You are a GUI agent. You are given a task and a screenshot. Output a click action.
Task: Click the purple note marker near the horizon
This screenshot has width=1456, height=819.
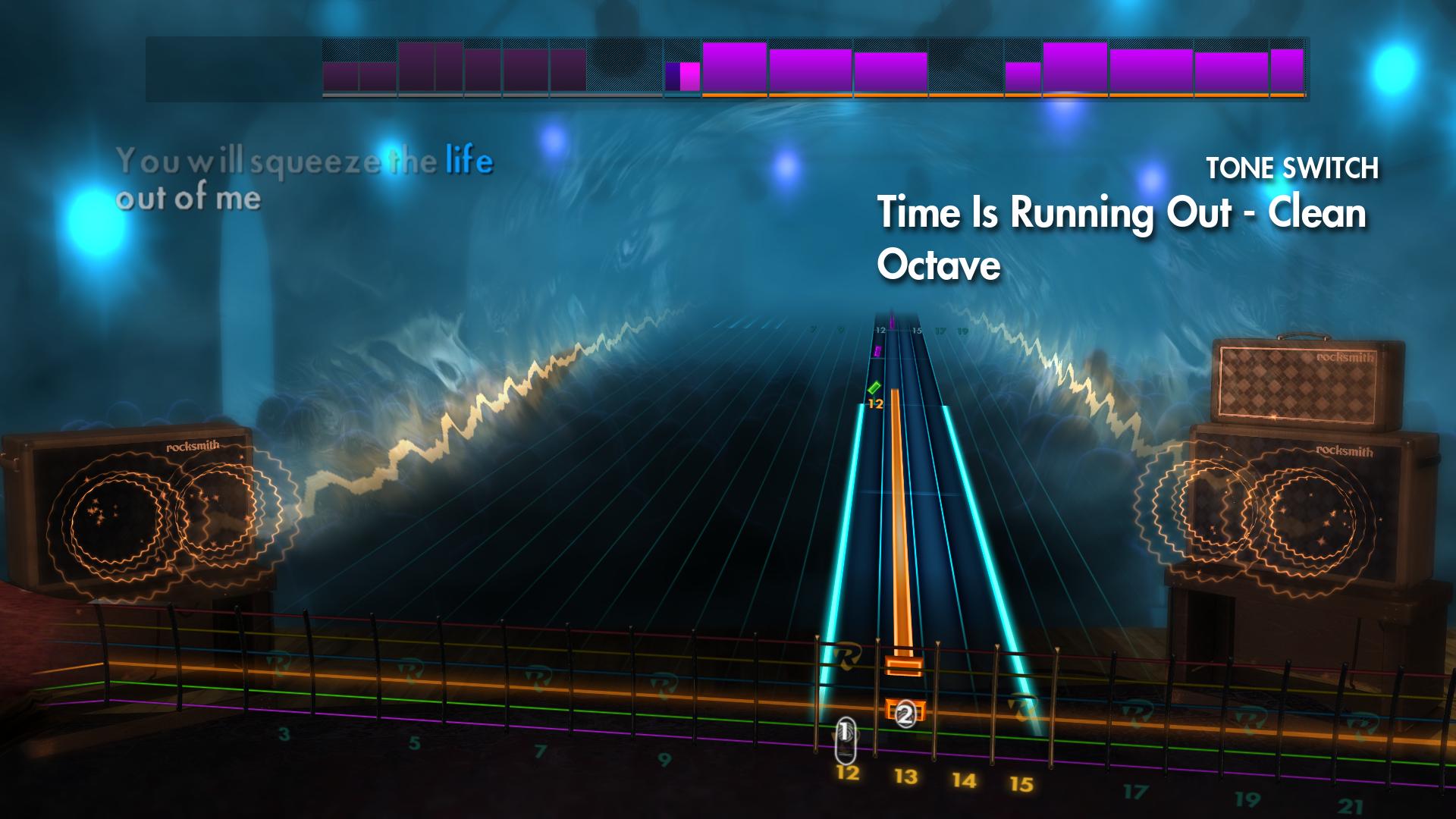876,349
